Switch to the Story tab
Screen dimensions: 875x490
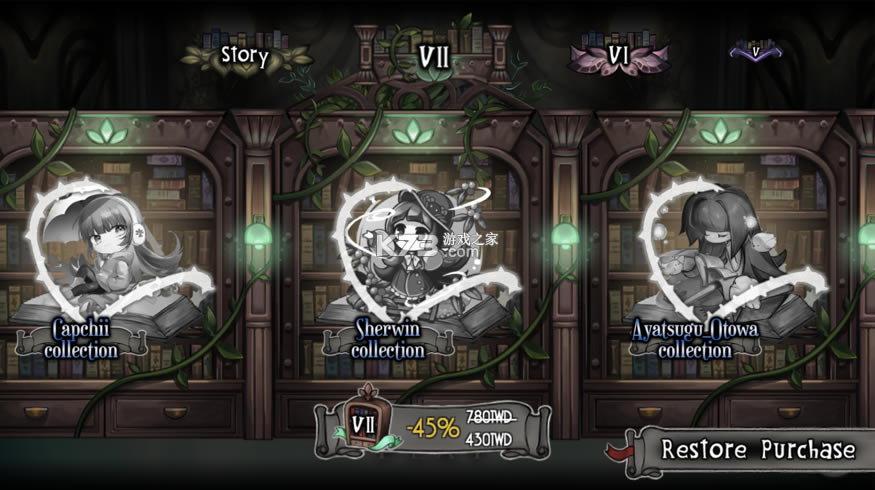click(245, 55)
